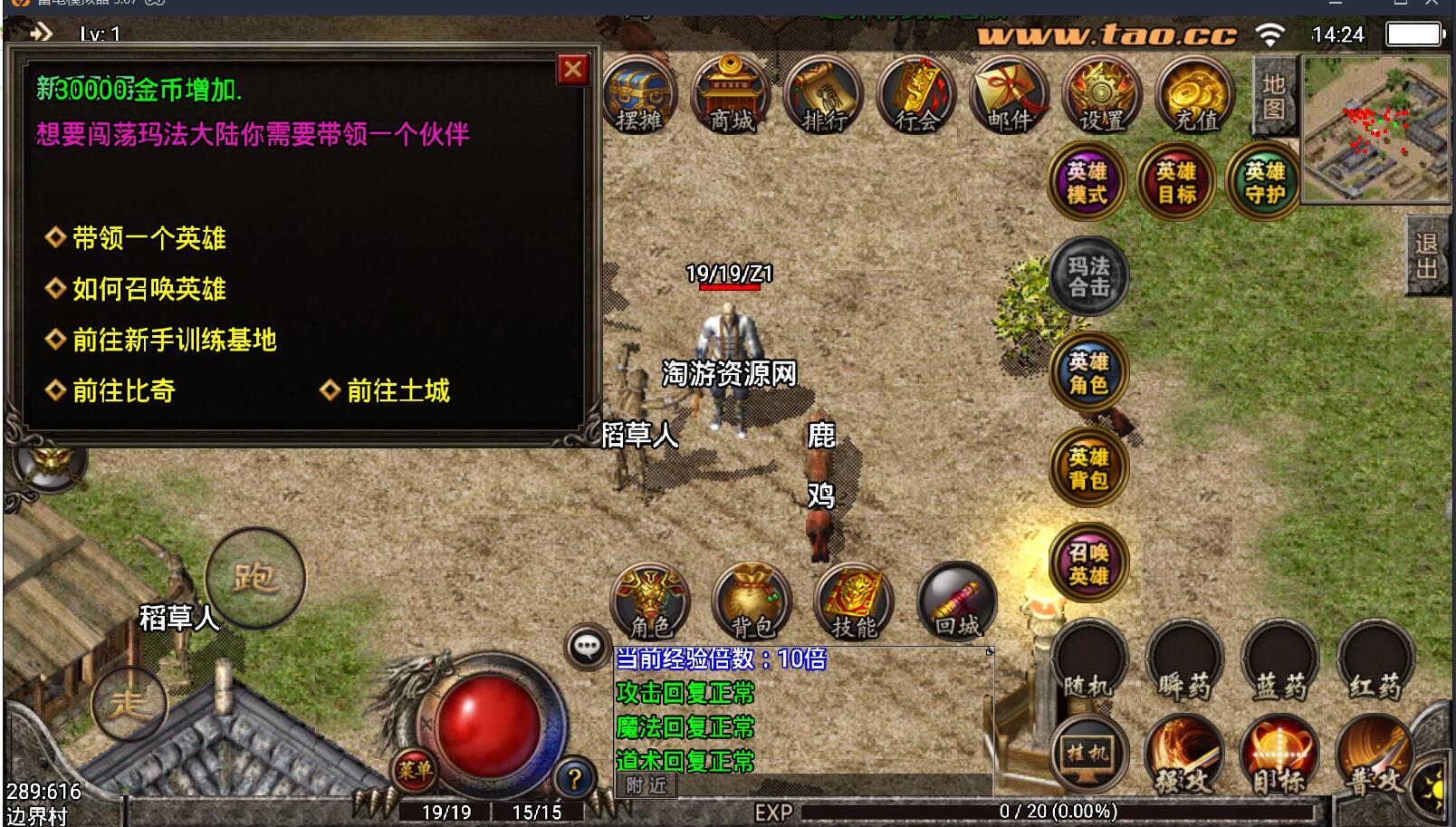Screen dimensions: 1456x827
Task: Toggle the 挂机 auto-battle button
Action: [1088, 753]
